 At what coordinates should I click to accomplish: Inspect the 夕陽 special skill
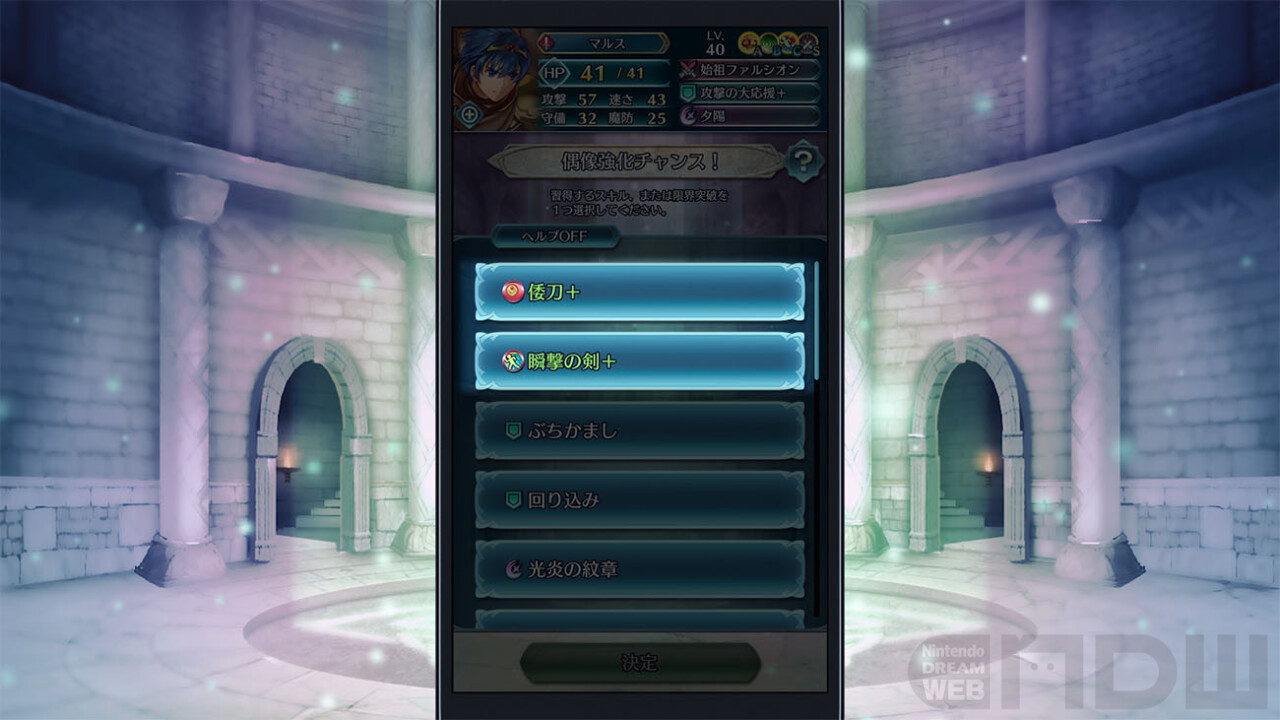[750, 116]
